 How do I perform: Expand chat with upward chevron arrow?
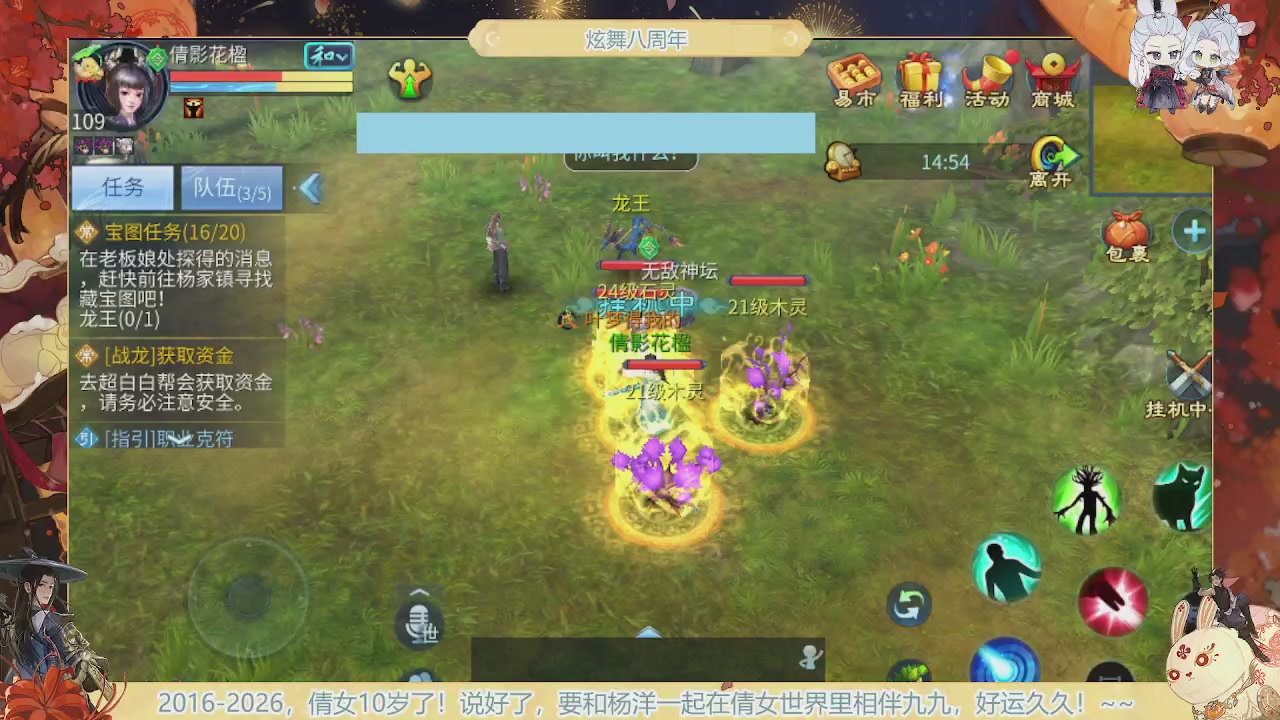419,592
